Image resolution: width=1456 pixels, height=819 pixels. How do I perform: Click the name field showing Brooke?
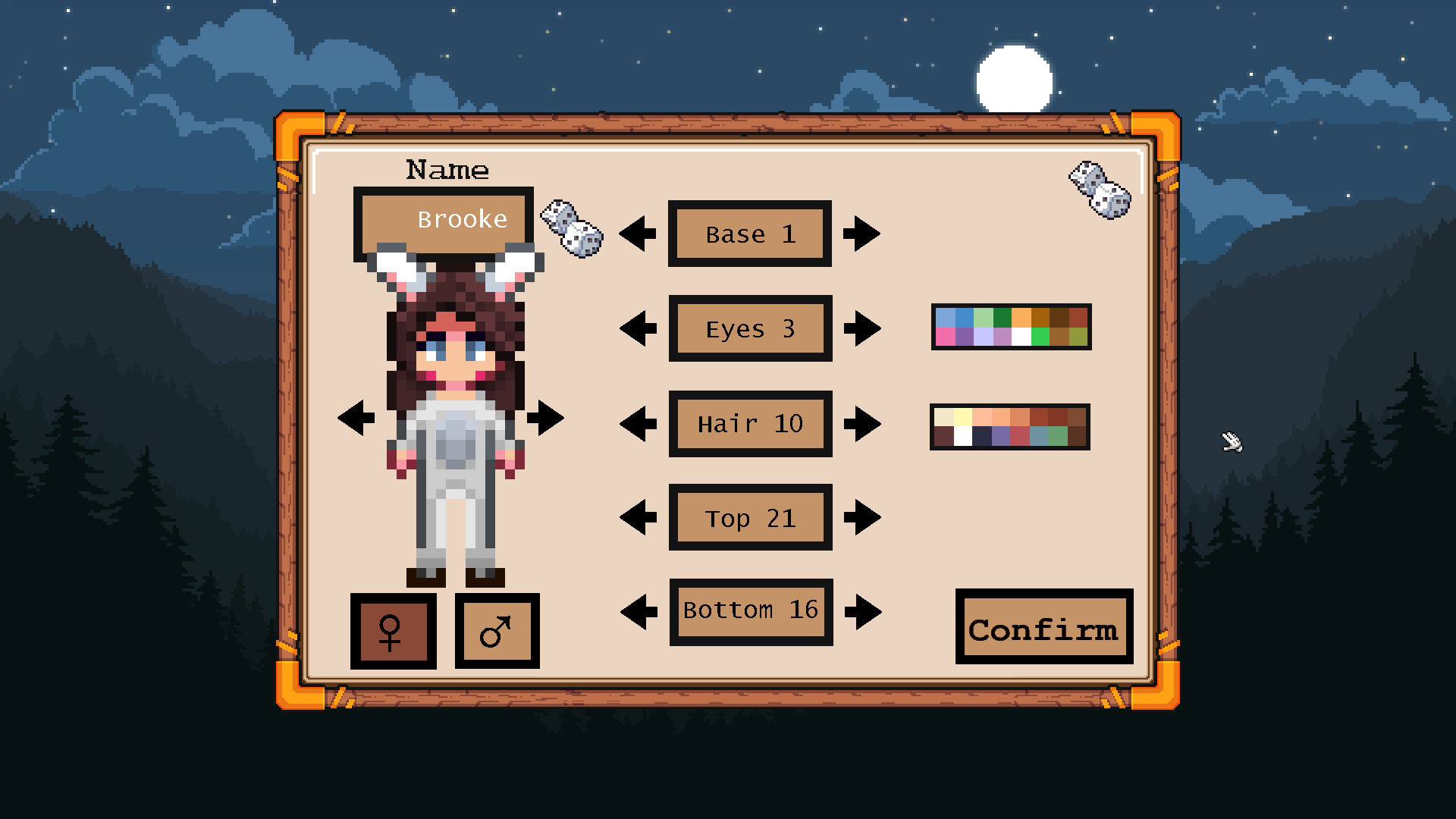click(443, 219)
